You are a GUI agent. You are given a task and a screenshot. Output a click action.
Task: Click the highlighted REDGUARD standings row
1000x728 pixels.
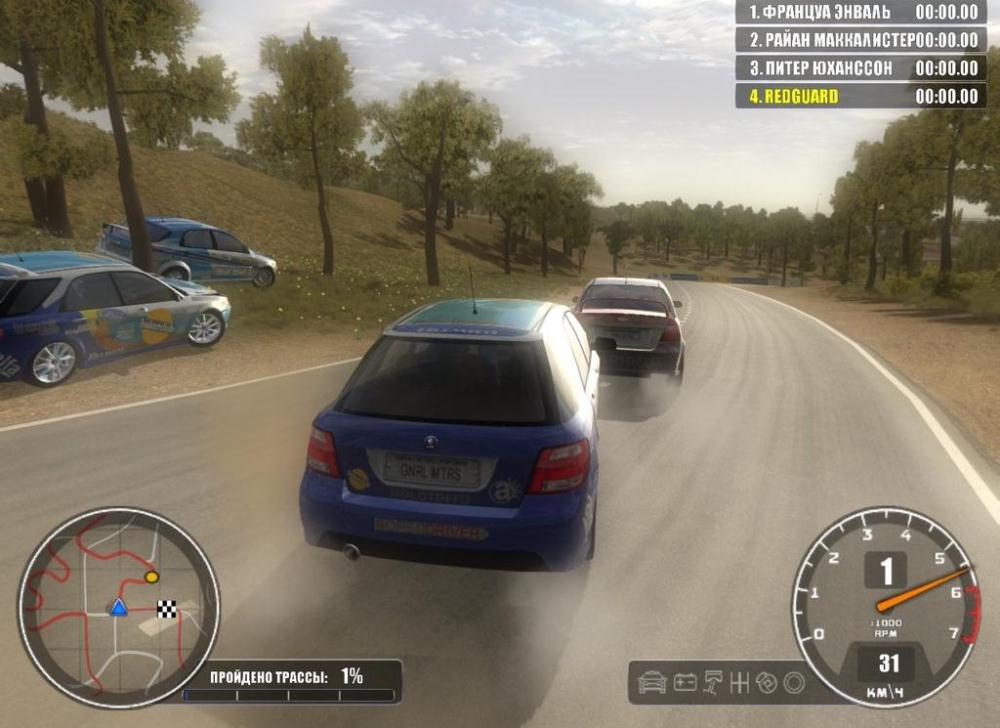pyautogui.click(x=859, y=96)
